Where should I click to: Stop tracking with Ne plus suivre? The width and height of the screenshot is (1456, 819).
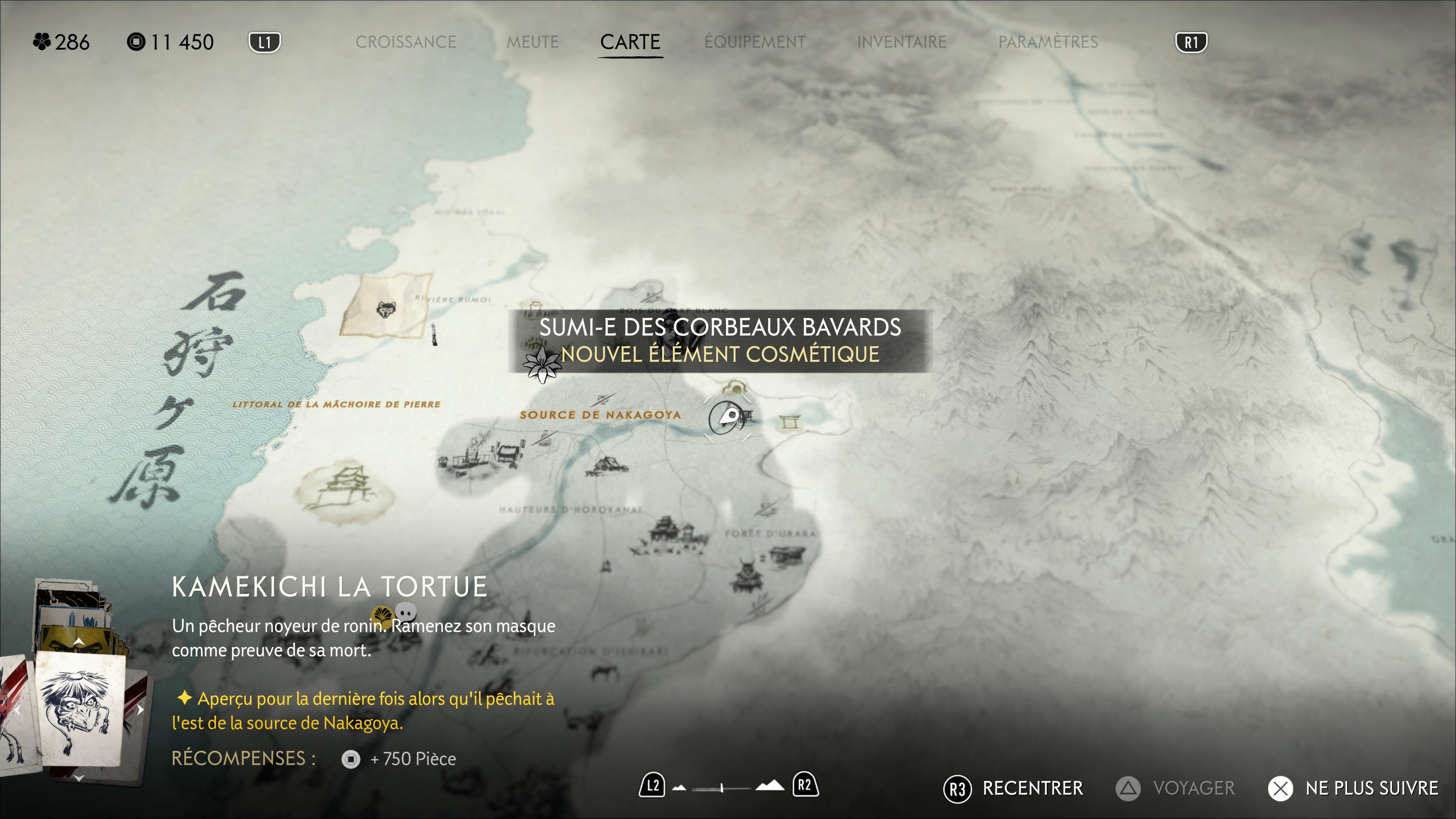[1352, 788]
